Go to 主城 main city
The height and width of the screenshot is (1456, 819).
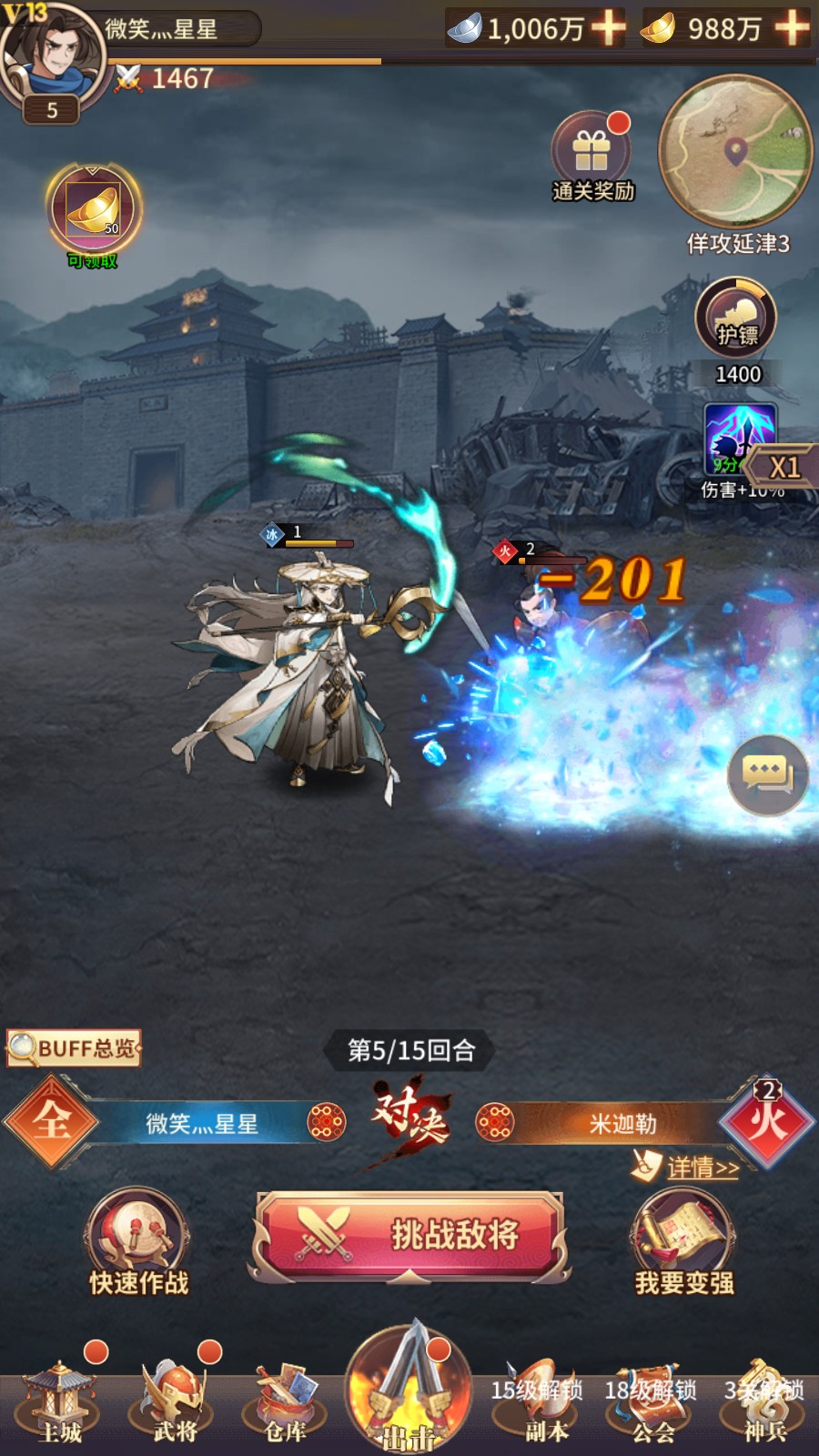coord(60,1401)
